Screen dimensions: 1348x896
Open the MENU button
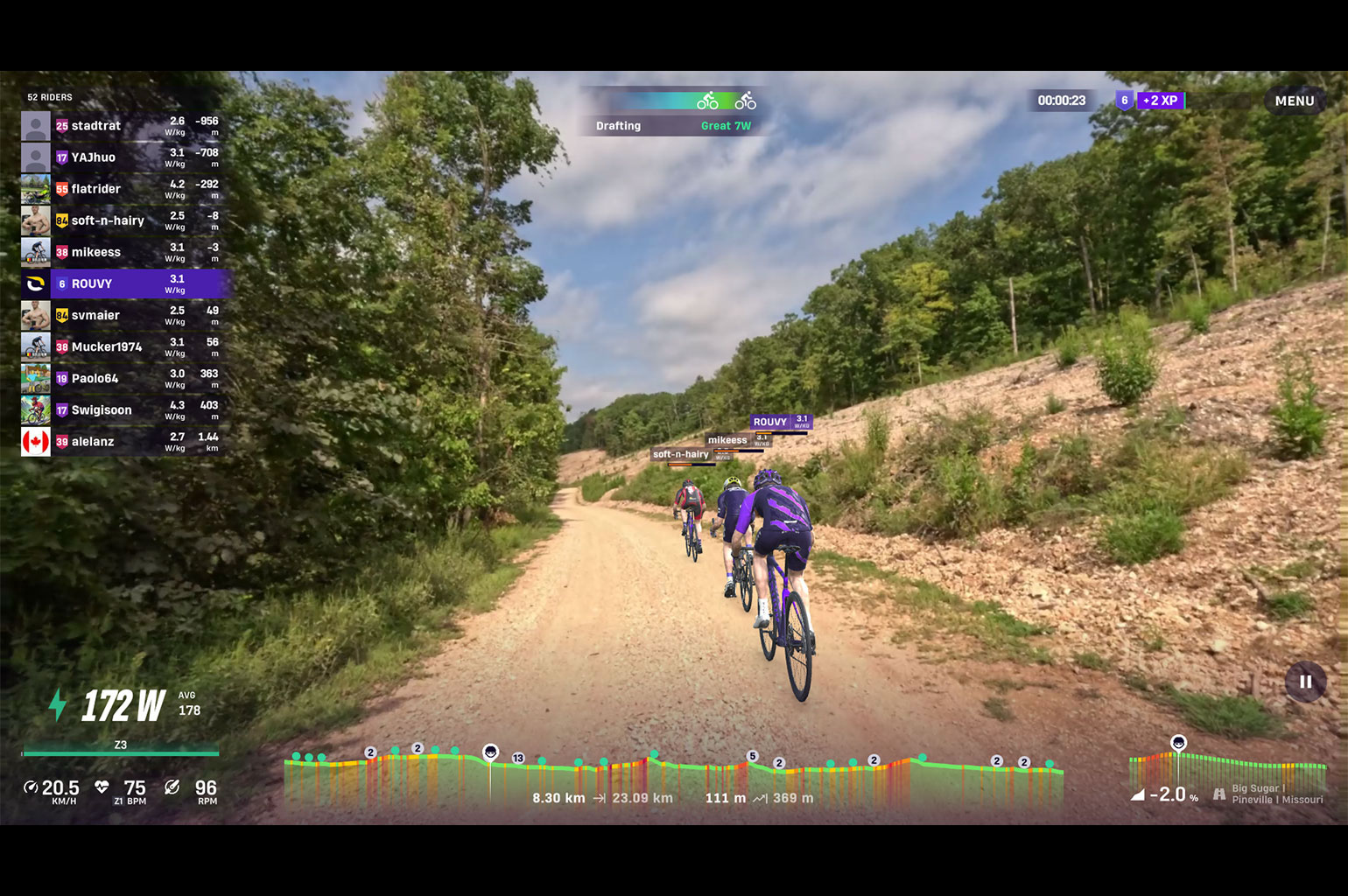pyautogui.click(x=1294, y=101)
